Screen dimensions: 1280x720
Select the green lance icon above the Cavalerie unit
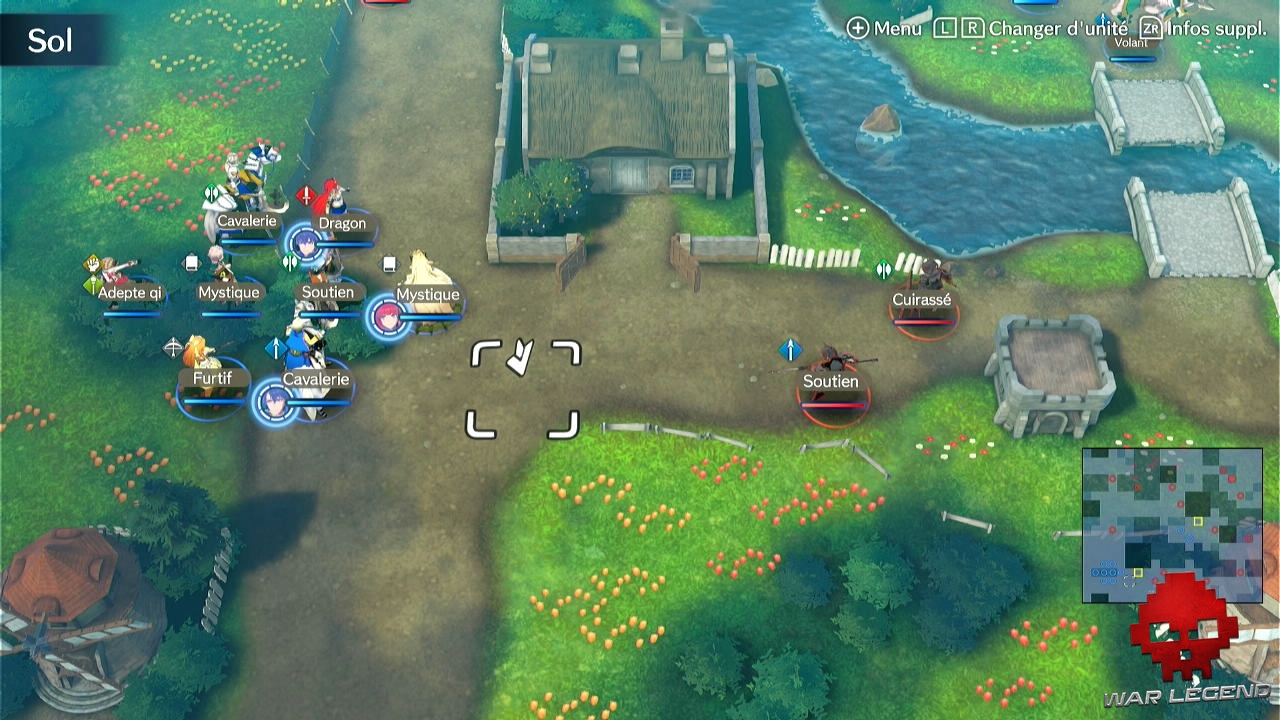pyautogui.click(x=211, y=192)
